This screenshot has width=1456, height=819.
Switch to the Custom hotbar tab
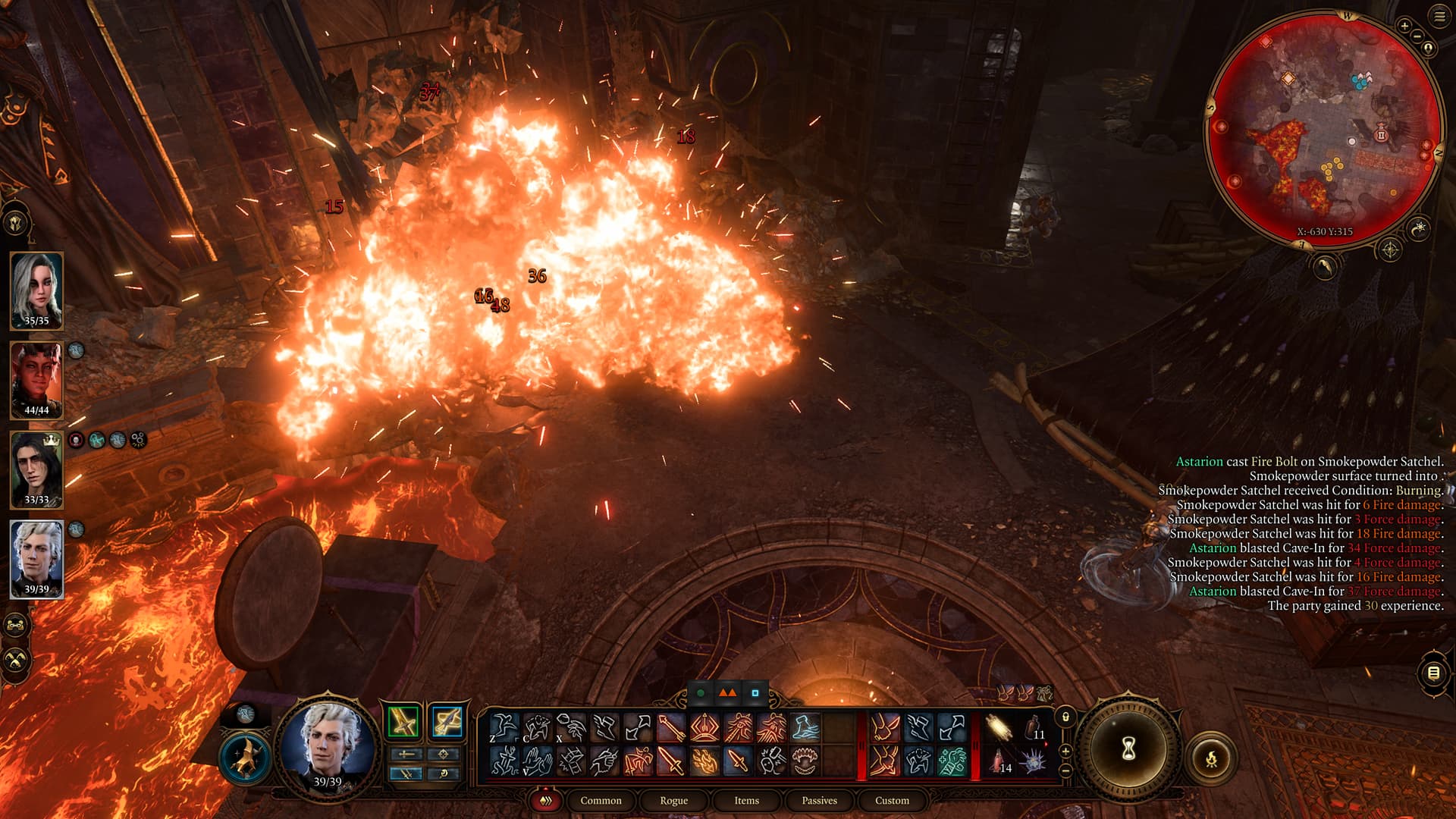pyautogui.click(x=892, y=800)
